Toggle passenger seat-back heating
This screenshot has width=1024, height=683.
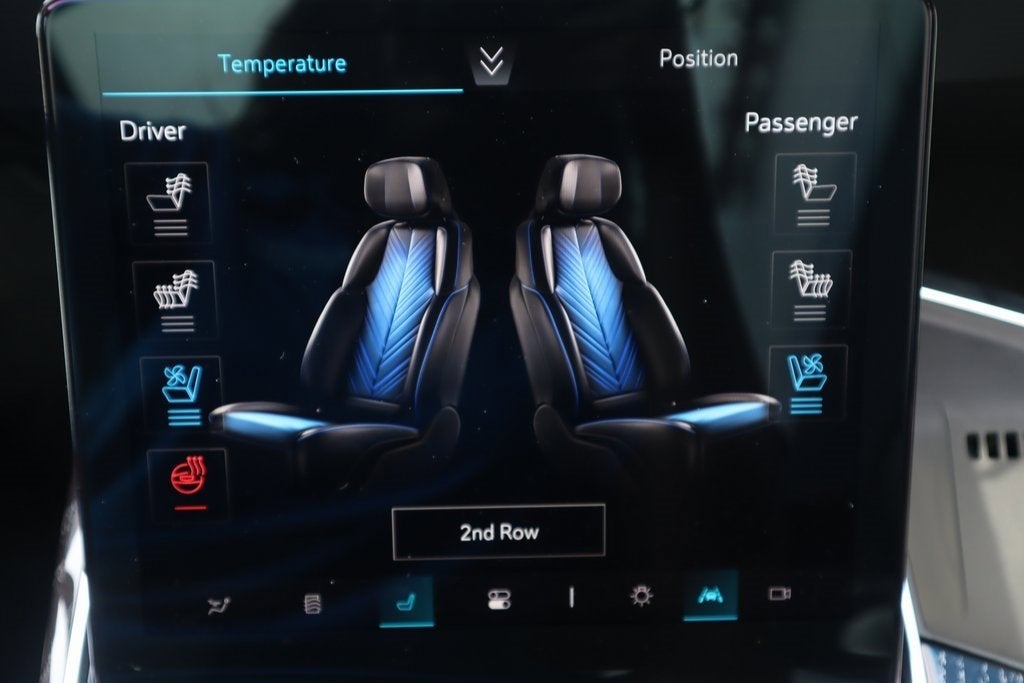click(815, 194)
